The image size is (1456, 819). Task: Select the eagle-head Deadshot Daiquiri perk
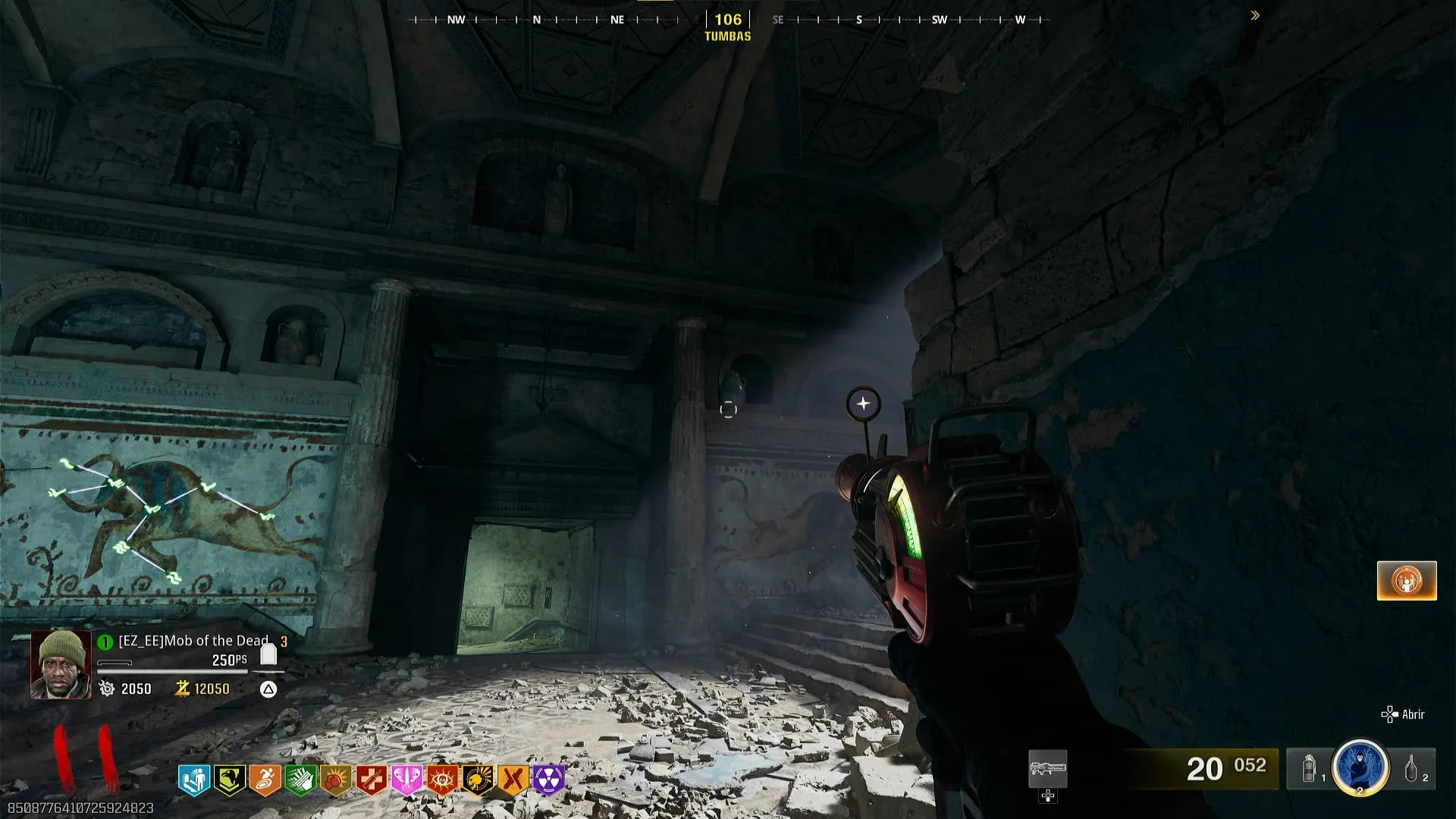[x=228, y=780]
